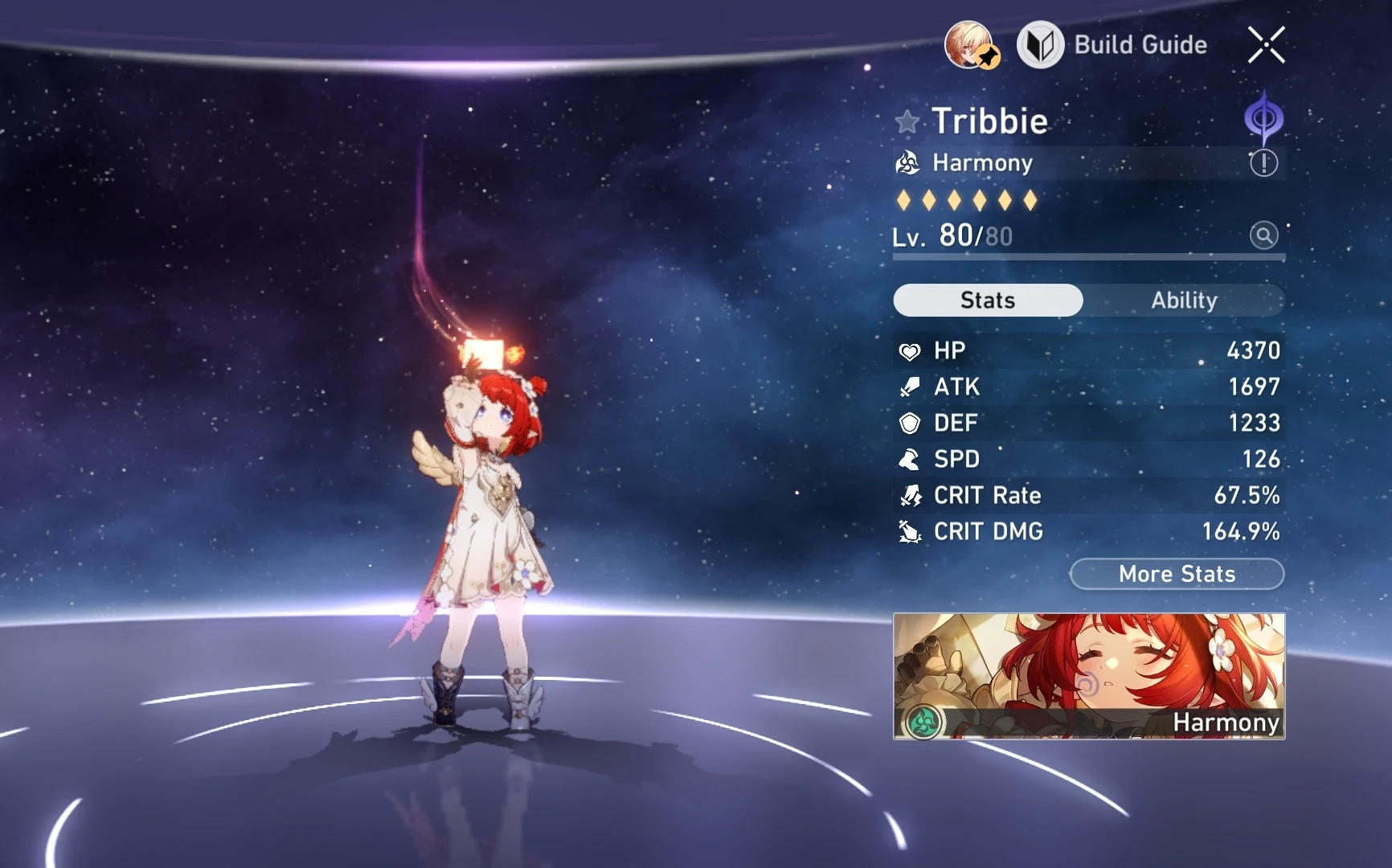Image resolution: width=1392 pixels, height=868 pixels.
Task: Click the Harmony label under Tribbie's name
Action: [x=982, y=163]
